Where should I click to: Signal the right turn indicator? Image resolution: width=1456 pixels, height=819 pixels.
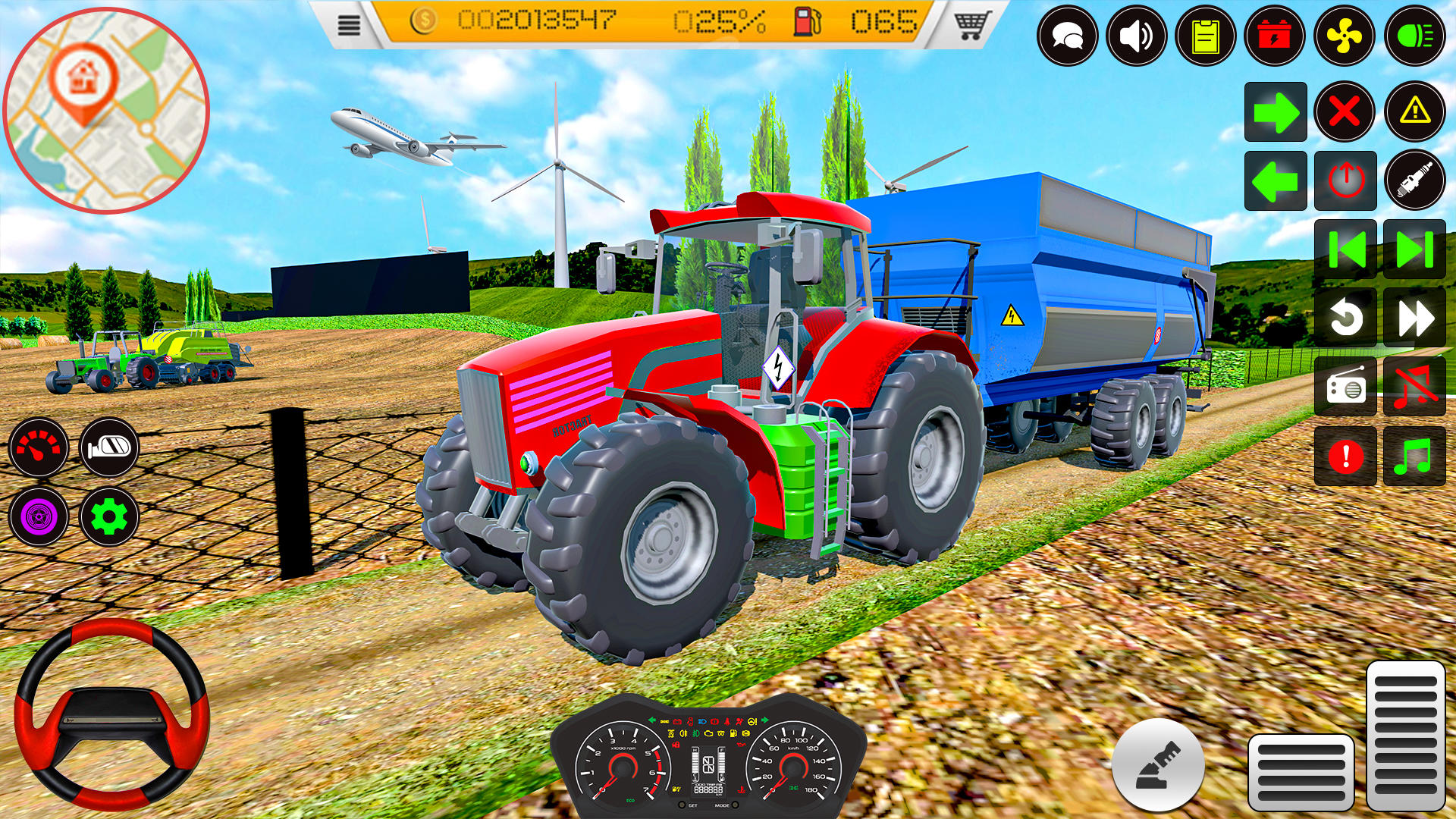[1276, 111]
